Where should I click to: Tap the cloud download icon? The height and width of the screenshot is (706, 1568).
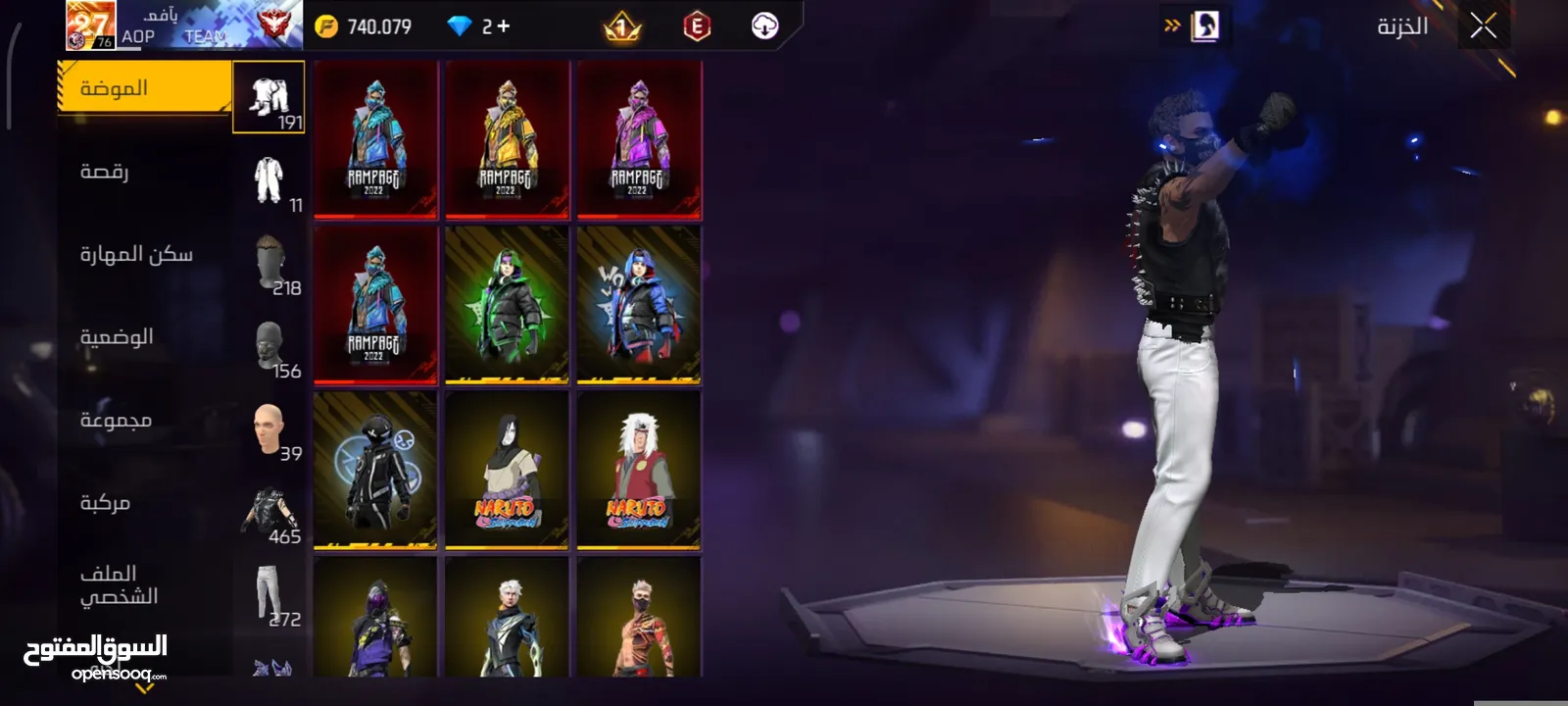coord(764,26)
